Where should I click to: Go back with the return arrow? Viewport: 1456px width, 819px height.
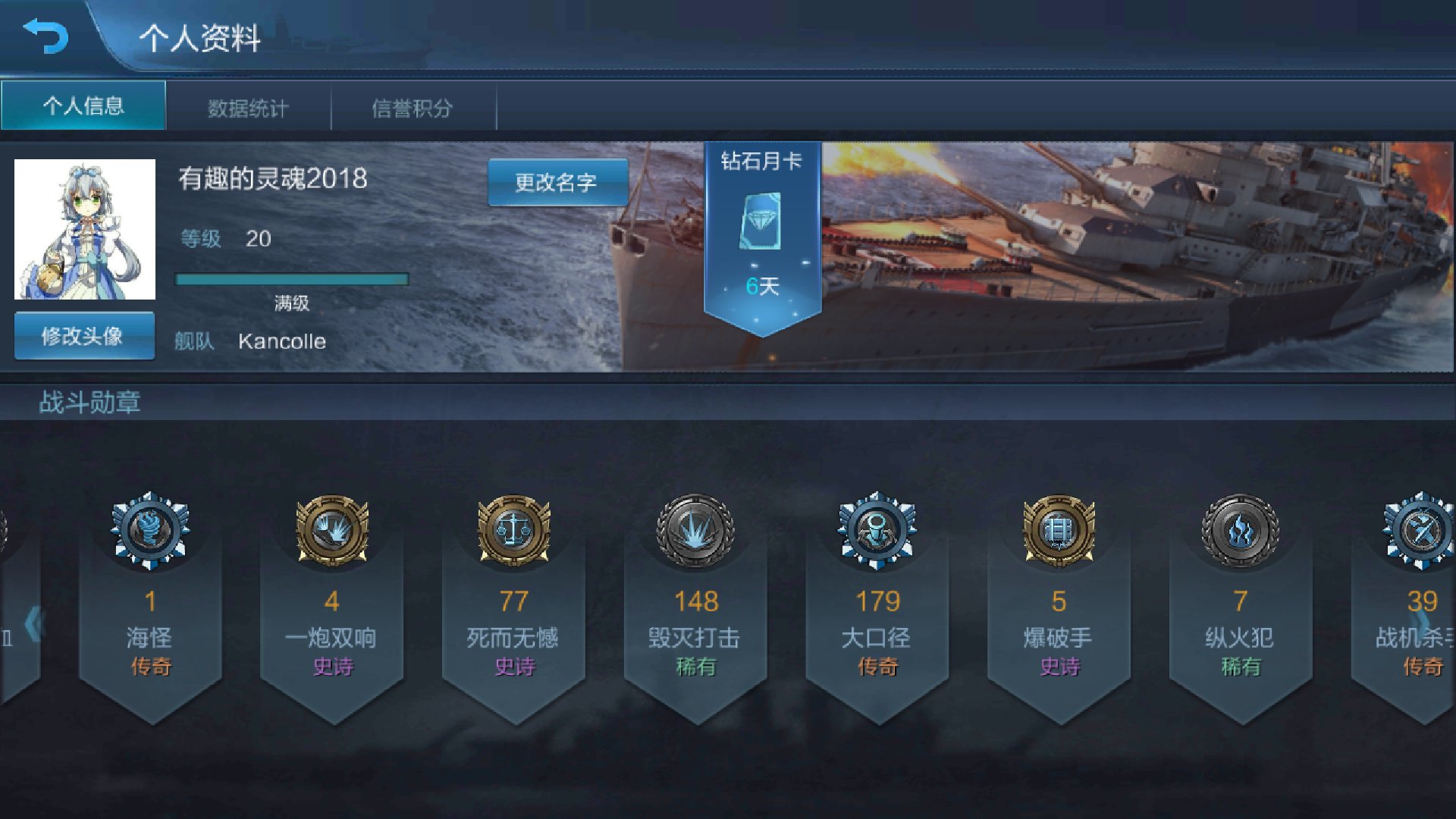tap(45, 36)
